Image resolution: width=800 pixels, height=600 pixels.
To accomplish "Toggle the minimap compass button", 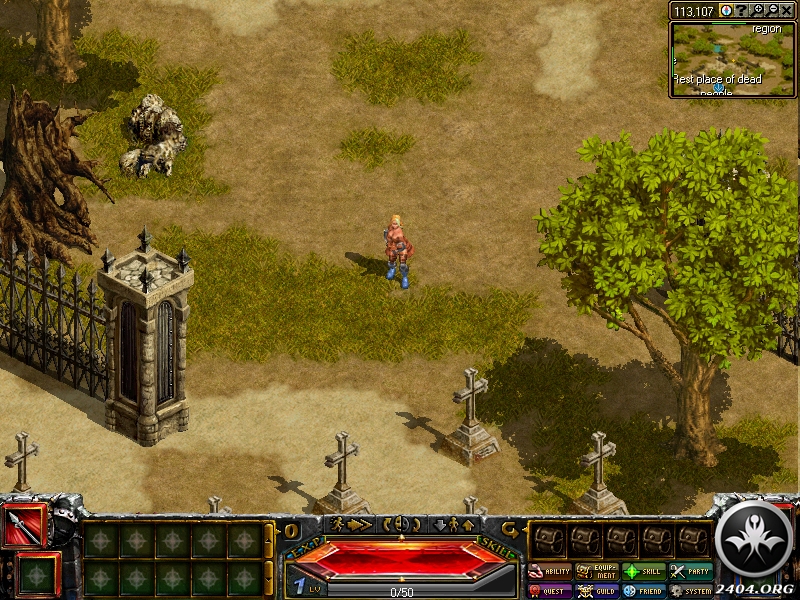I will [x=726, y=10].
